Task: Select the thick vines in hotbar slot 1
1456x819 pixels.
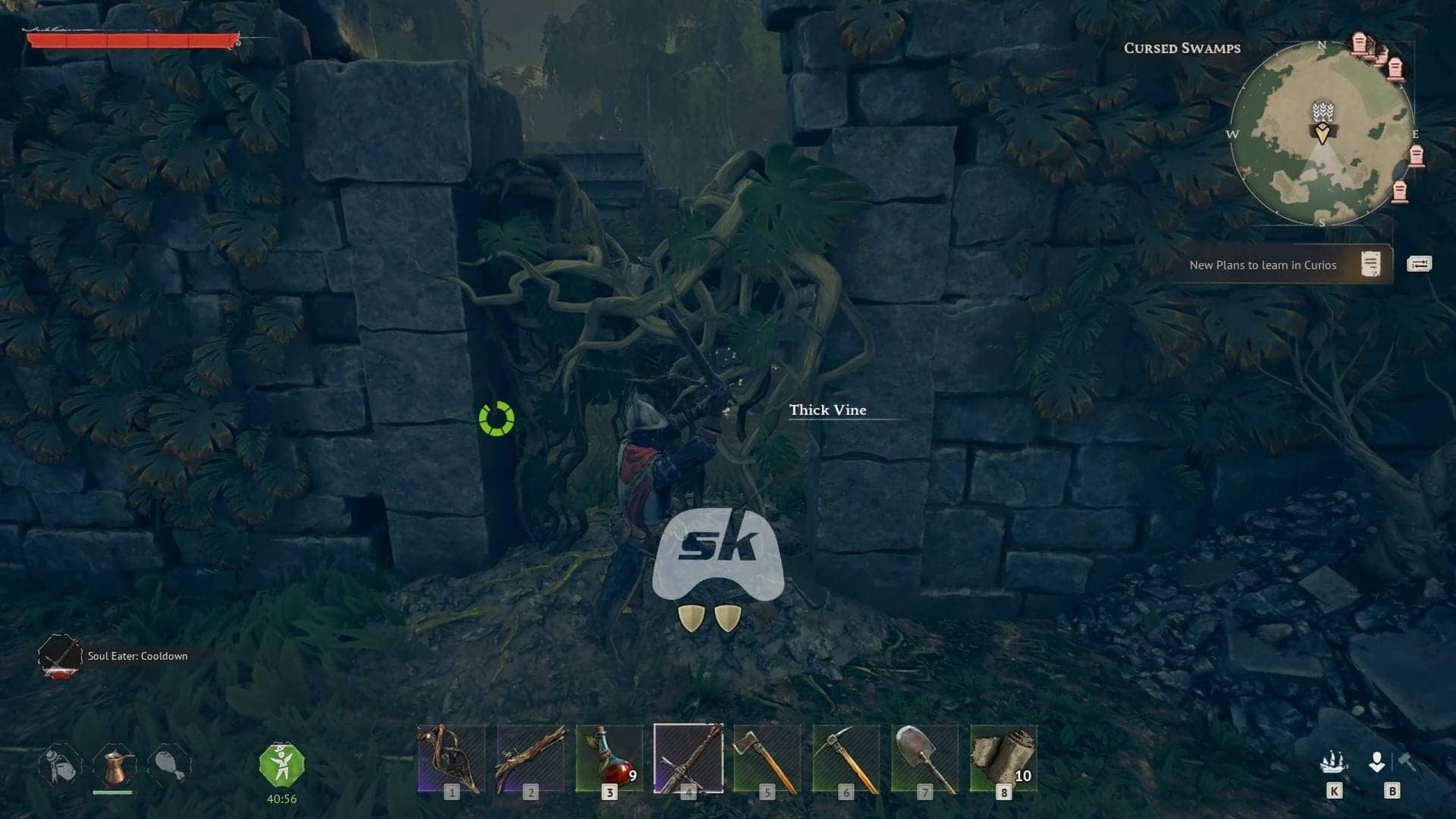Action: [x=452, y=758]
